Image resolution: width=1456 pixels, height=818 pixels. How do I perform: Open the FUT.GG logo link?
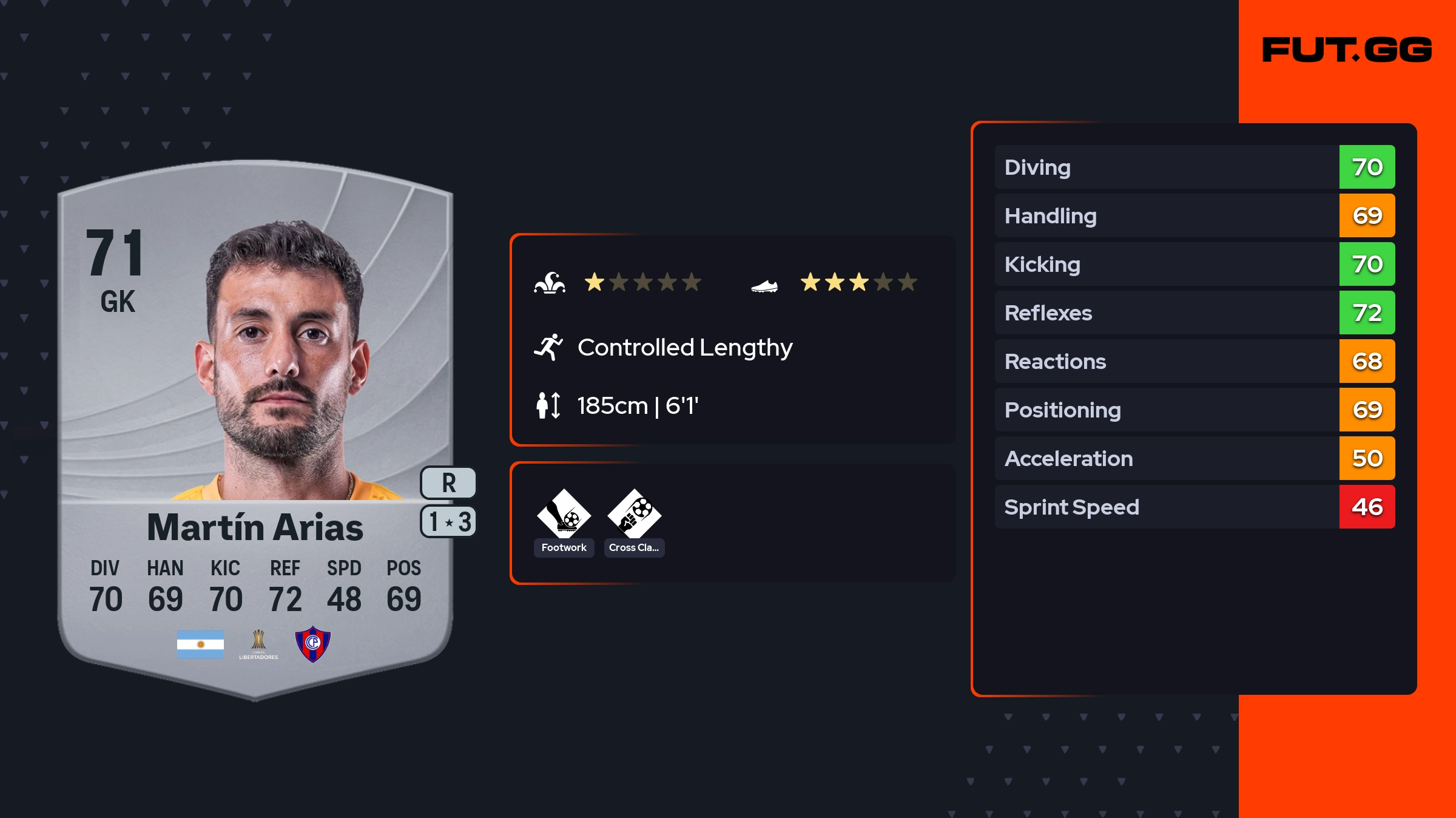[1347, 50]
